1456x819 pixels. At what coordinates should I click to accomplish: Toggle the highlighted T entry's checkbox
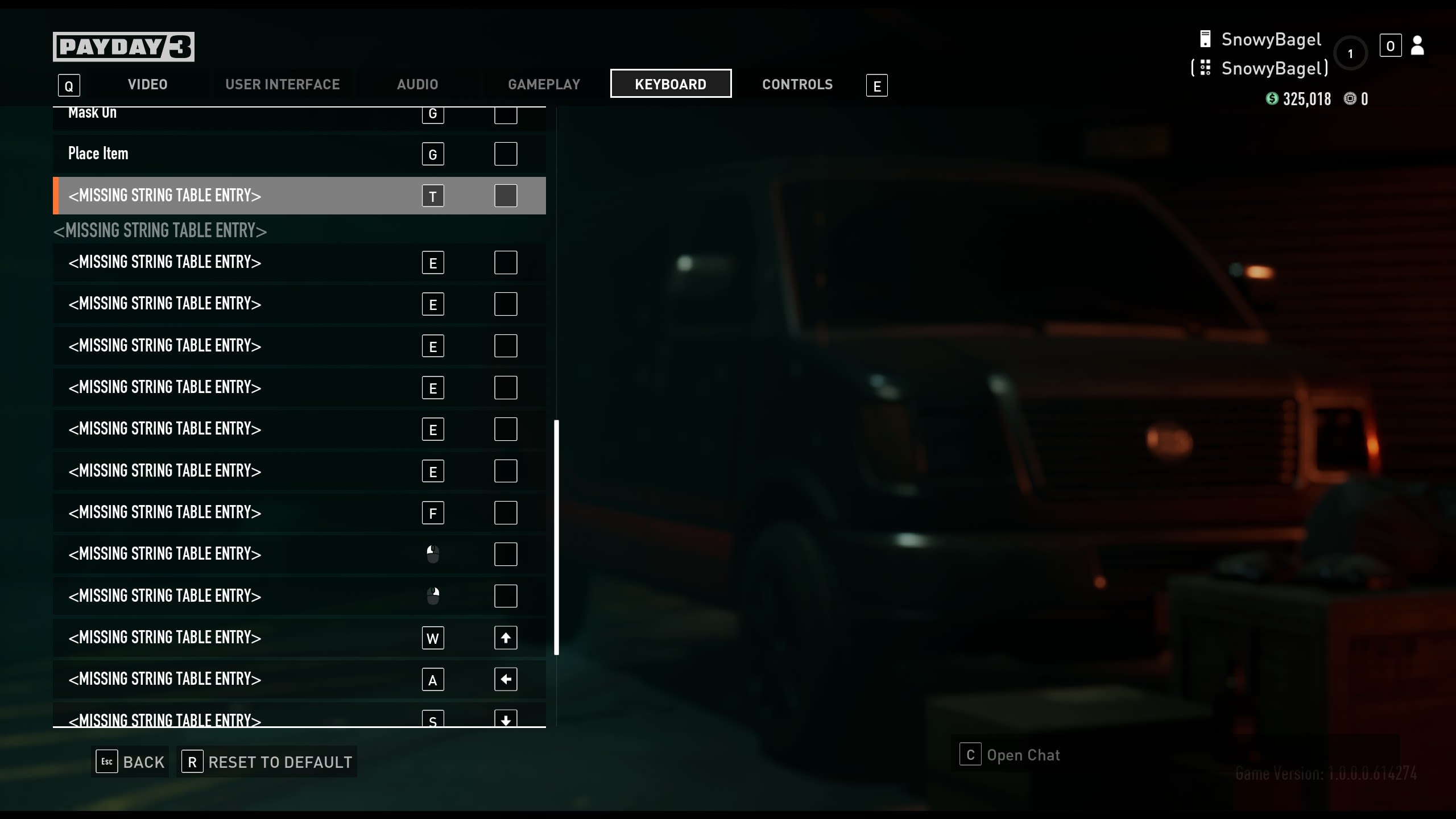click(x=505, y=196)
